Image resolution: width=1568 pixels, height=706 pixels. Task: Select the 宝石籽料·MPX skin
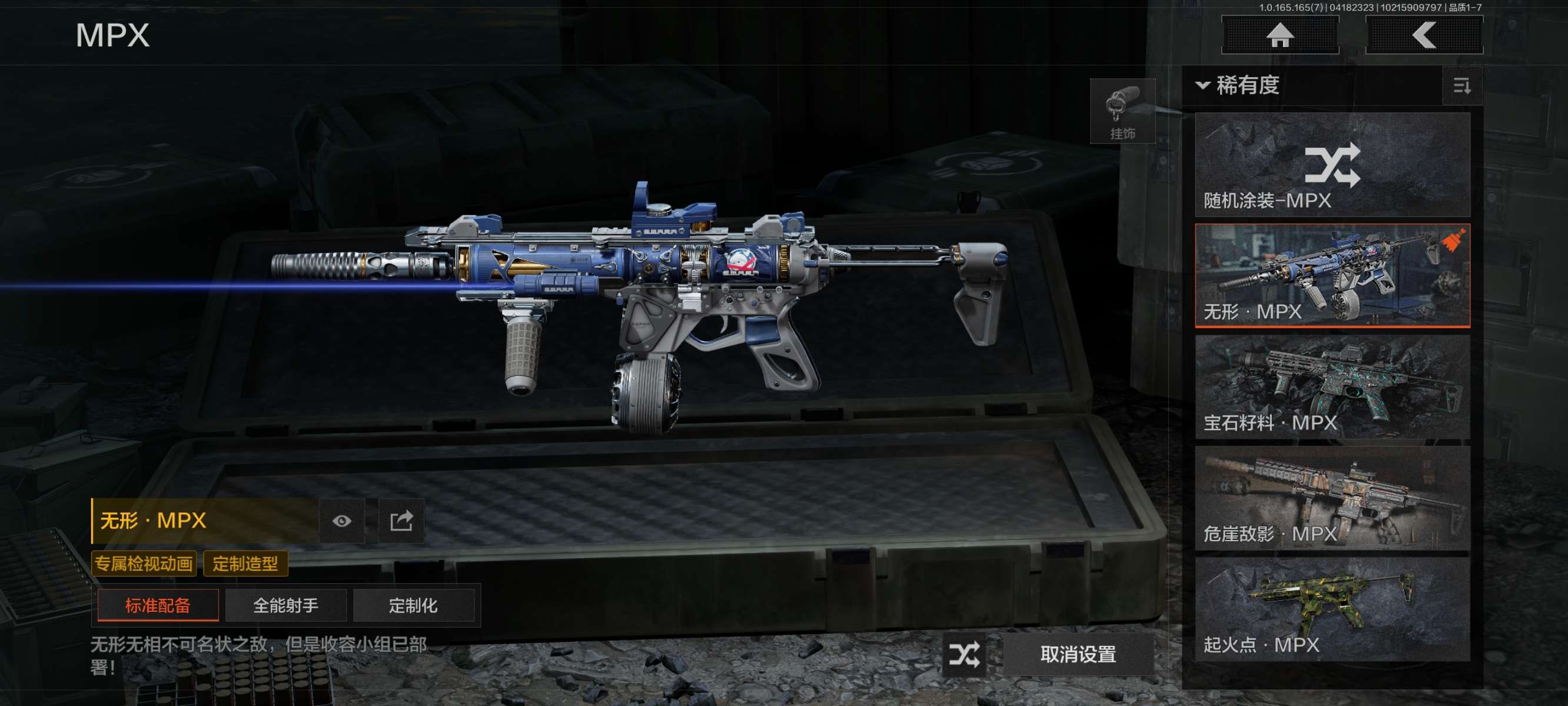[1332, 387]
